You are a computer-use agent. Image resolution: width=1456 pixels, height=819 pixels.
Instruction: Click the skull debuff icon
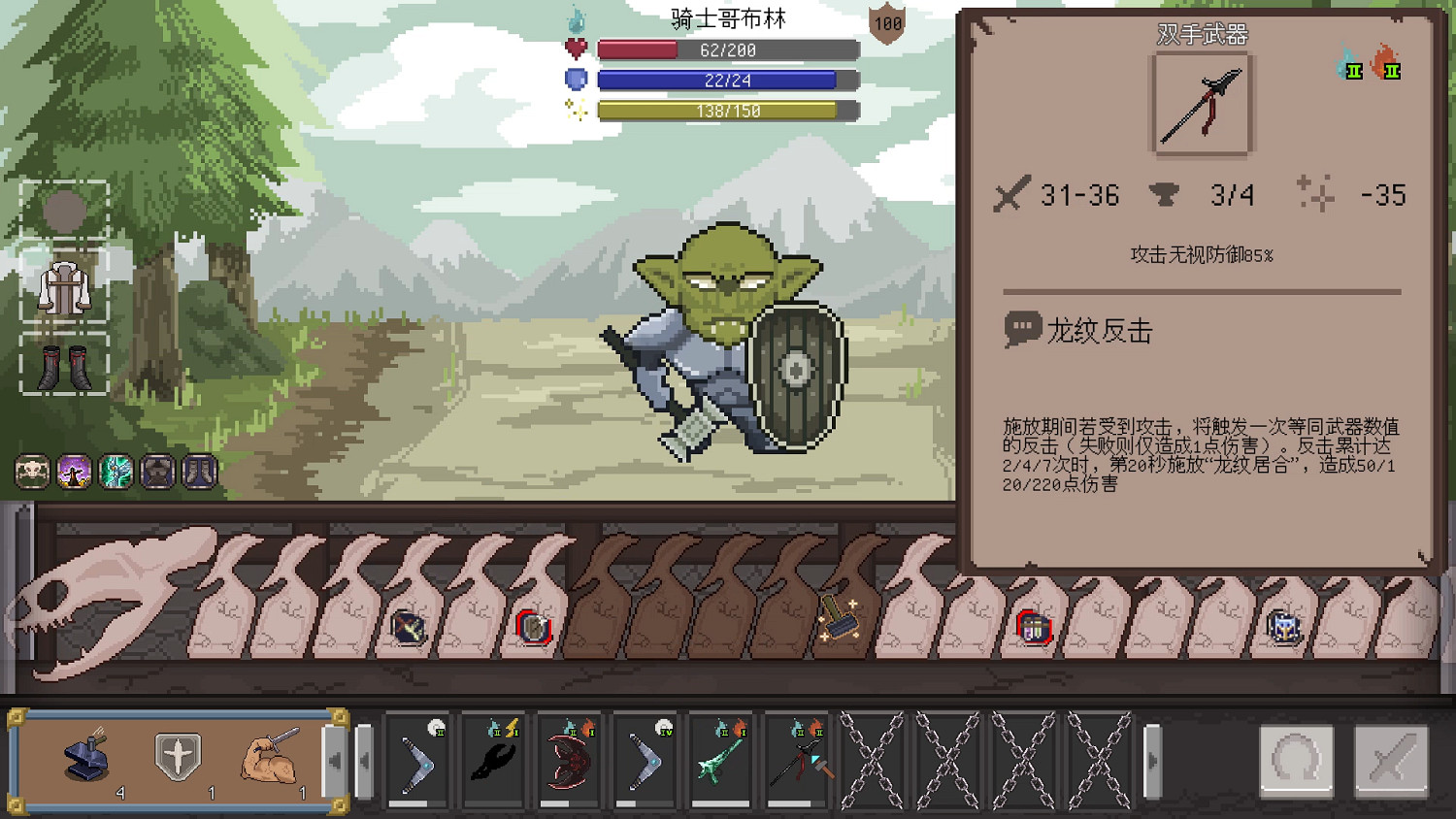click(x=32, y=473)
